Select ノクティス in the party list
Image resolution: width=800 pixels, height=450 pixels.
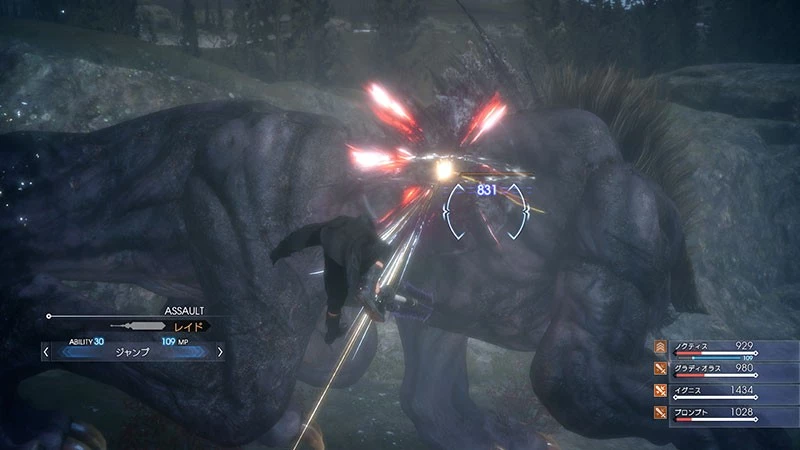pos(692,346)
